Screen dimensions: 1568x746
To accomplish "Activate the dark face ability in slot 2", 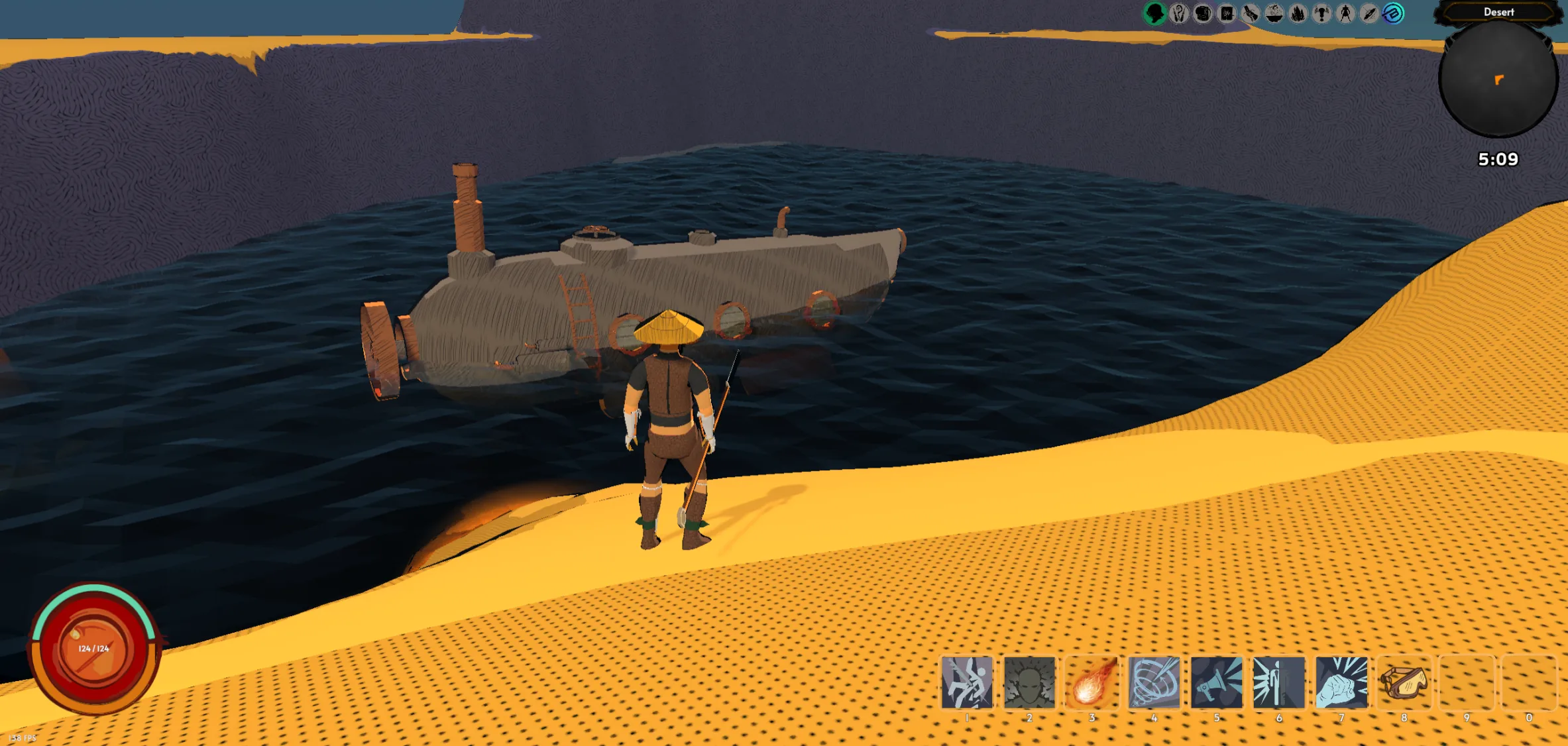I will click(1029, 682).
